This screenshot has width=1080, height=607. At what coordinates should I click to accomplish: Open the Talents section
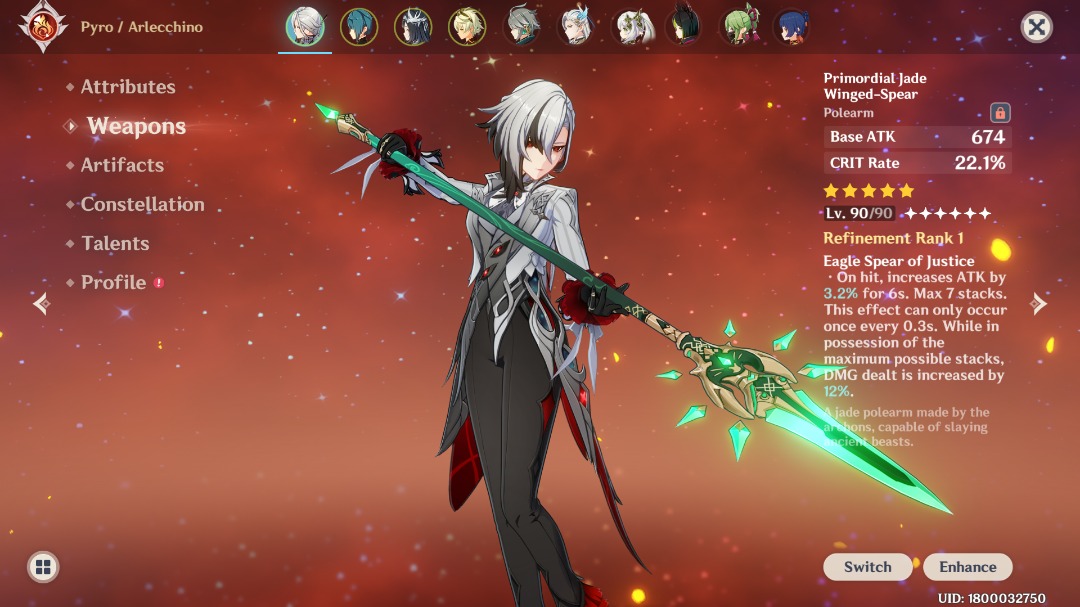[x=115, y=243]
